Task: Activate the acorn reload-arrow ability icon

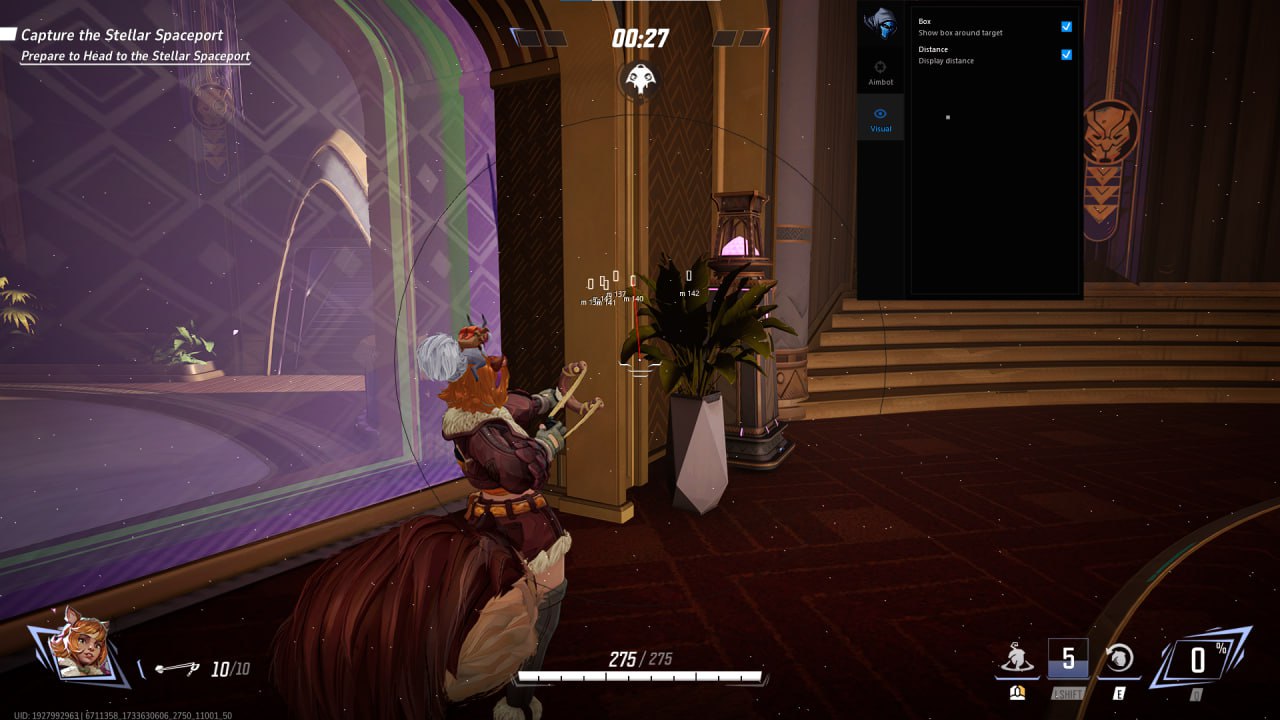Action: (x=1119, y=658)
